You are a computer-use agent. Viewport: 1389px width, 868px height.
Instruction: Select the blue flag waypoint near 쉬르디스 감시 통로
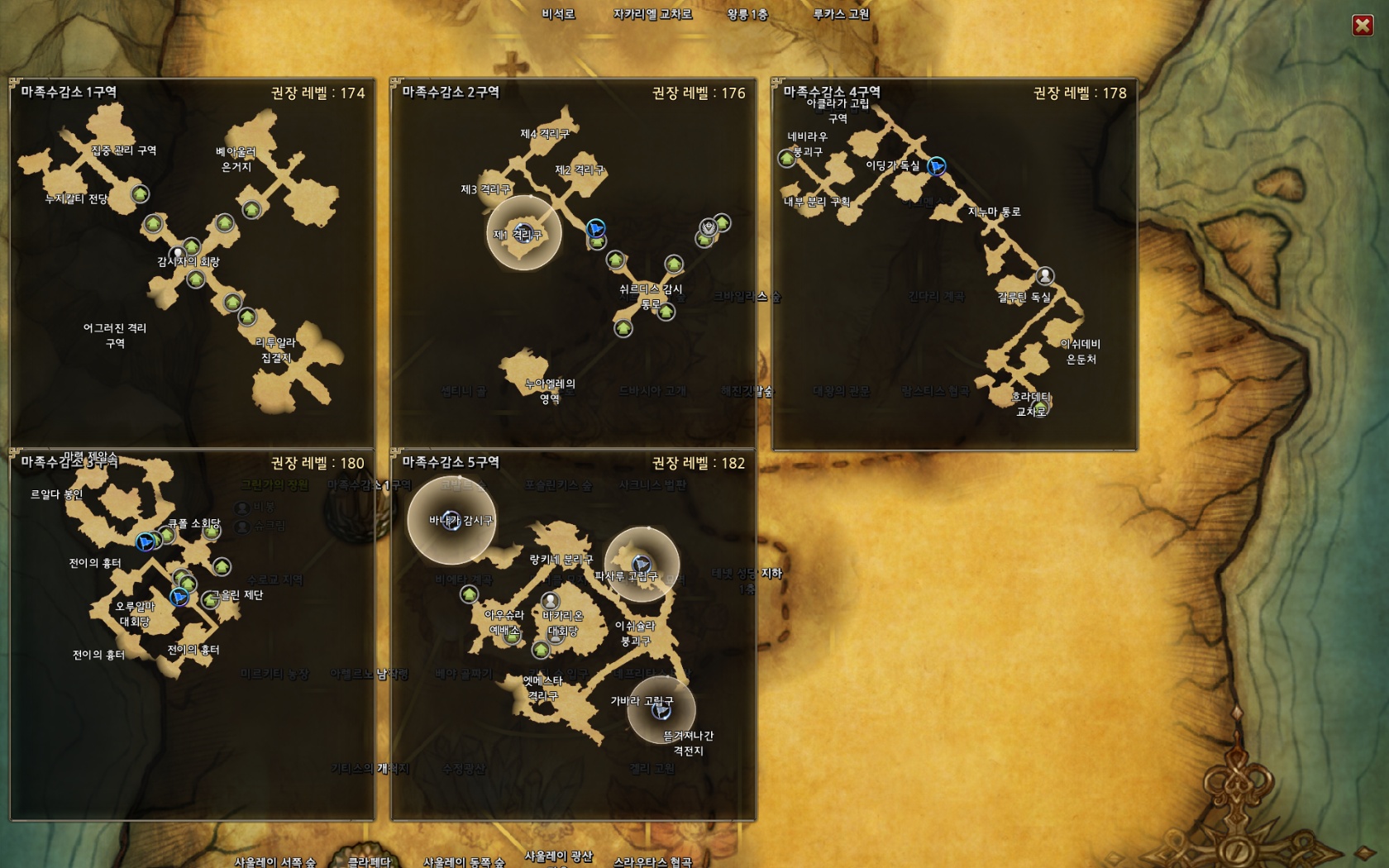tap(595, 228)
